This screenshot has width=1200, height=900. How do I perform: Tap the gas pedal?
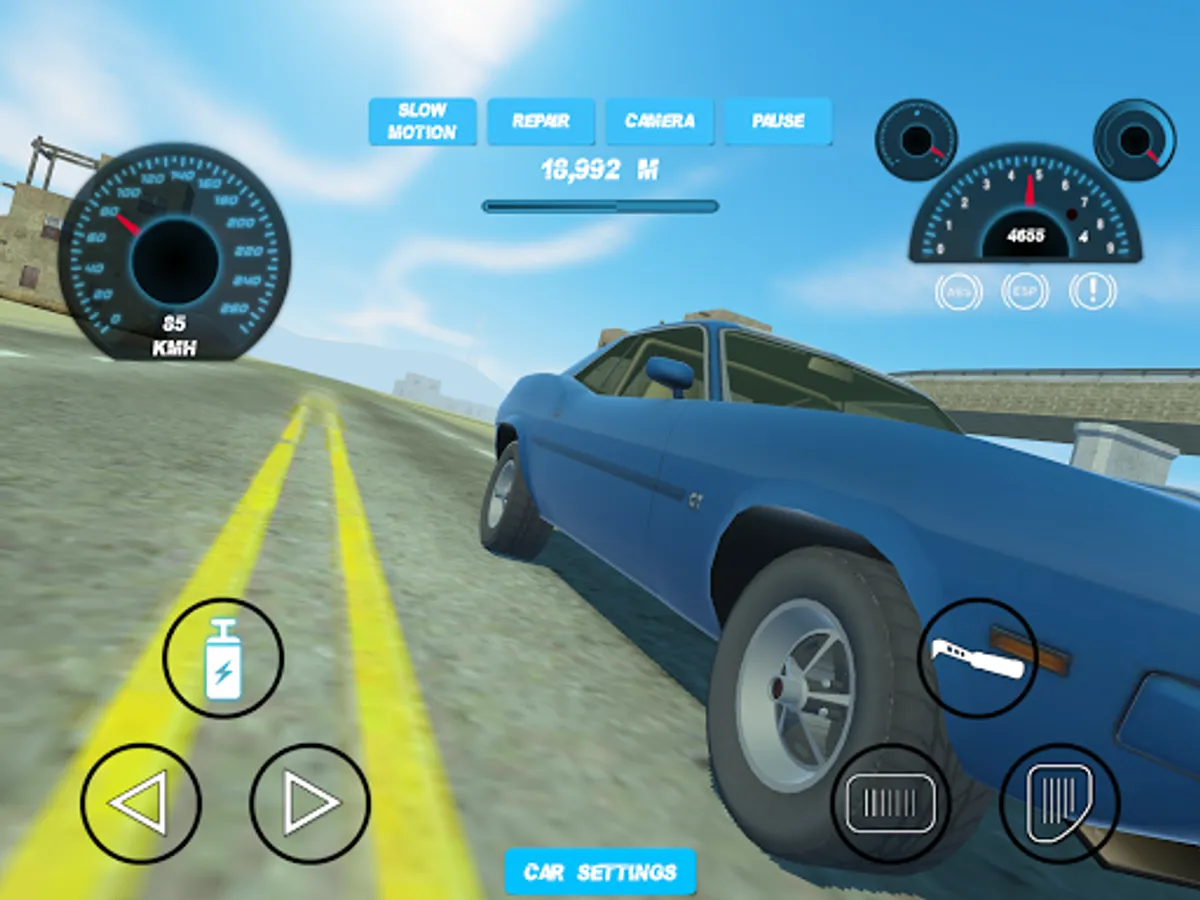click(1060, 803)
